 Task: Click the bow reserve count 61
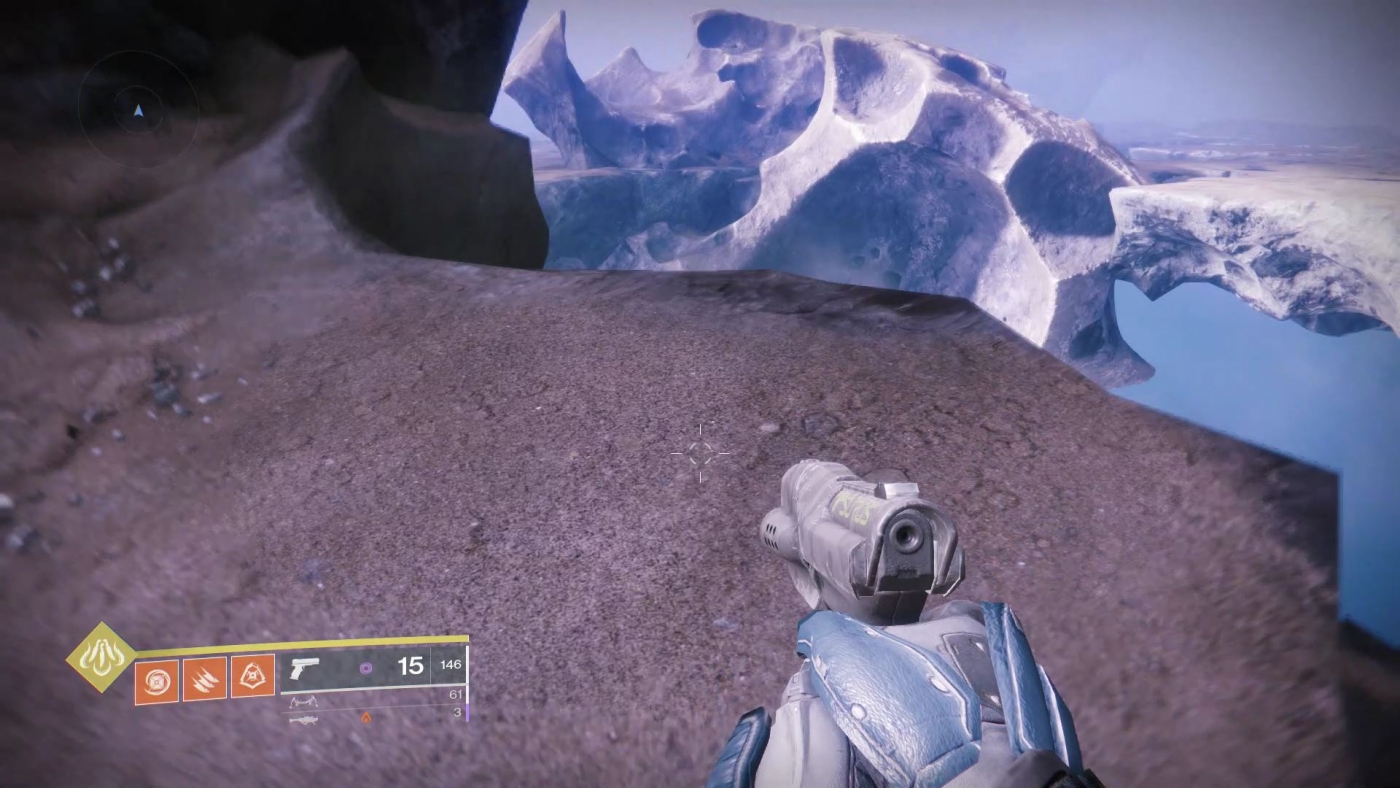coord(455,694)
